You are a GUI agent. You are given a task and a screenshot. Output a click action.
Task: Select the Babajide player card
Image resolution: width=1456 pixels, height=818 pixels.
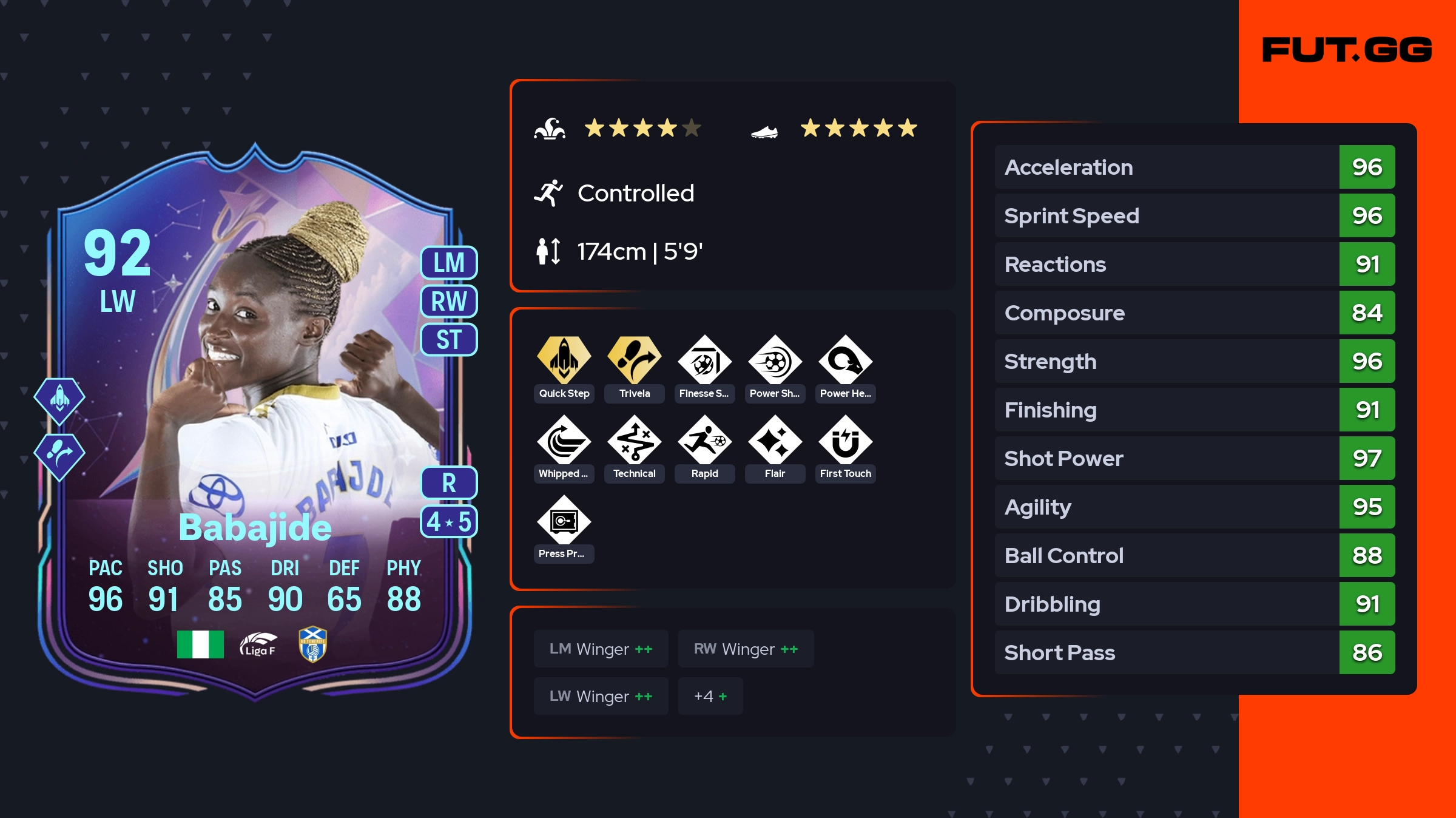[x=255, y=425]
